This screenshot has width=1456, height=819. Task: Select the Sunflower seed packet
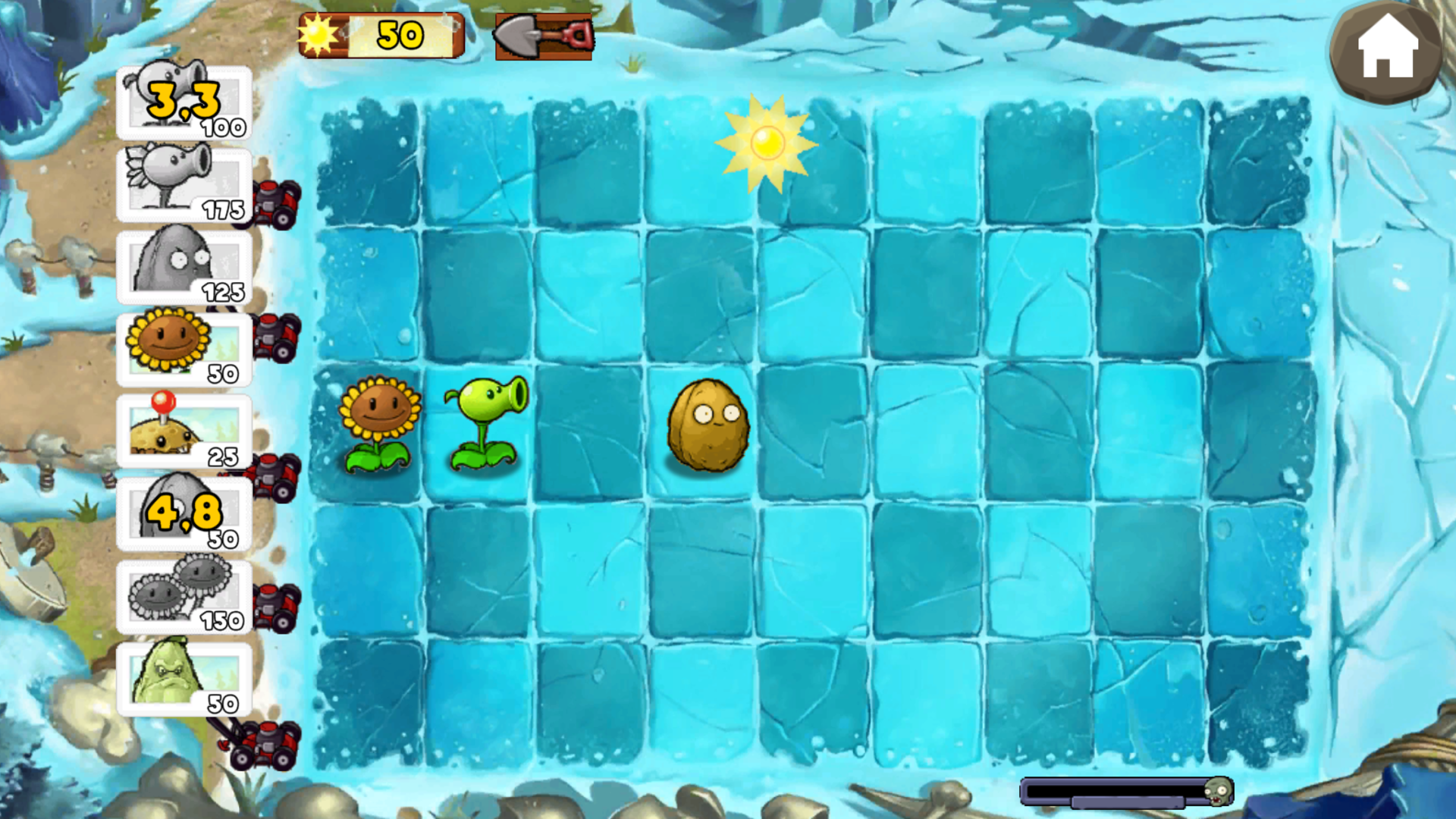(182, 345)
